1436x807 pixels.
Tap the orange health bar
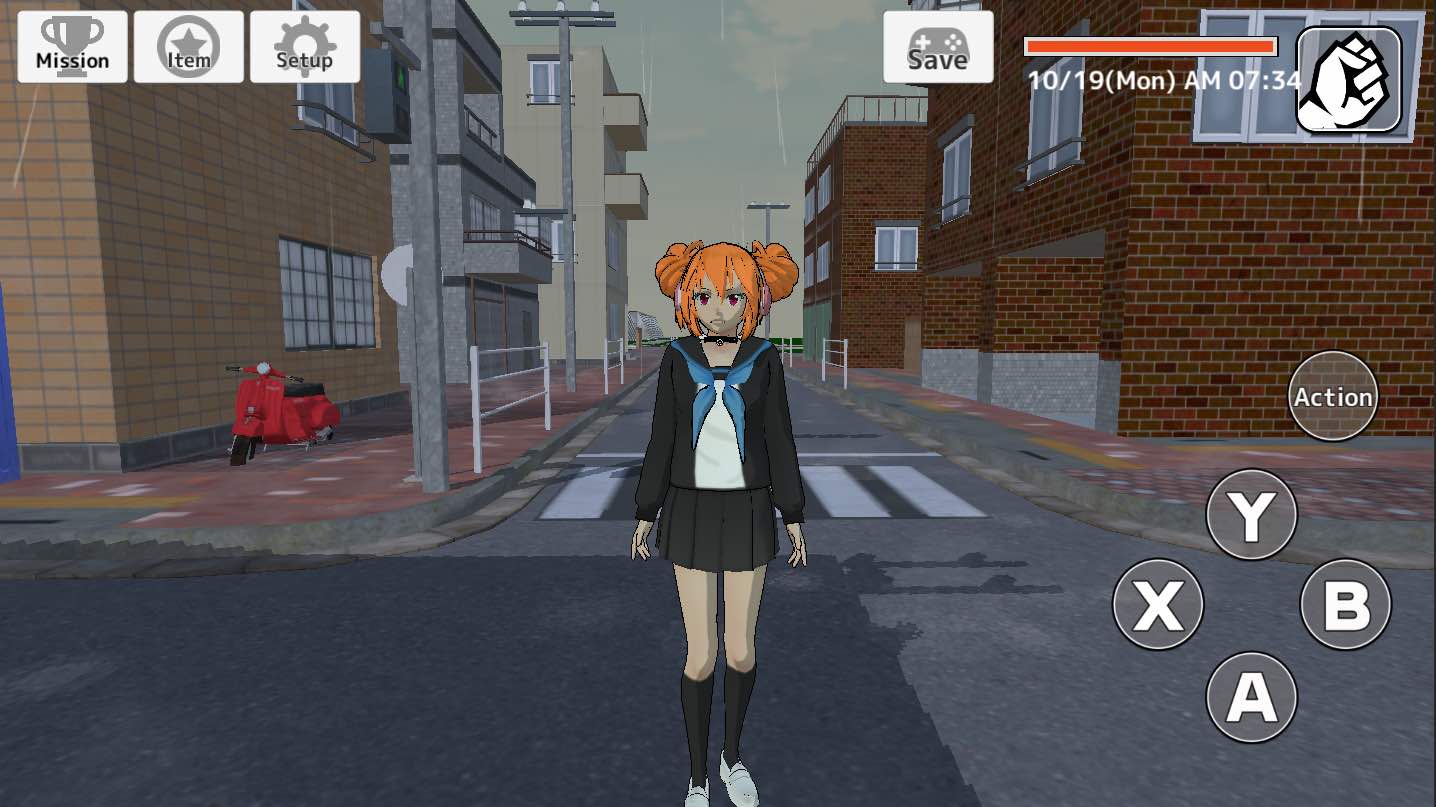click(x=1148, y=43)
